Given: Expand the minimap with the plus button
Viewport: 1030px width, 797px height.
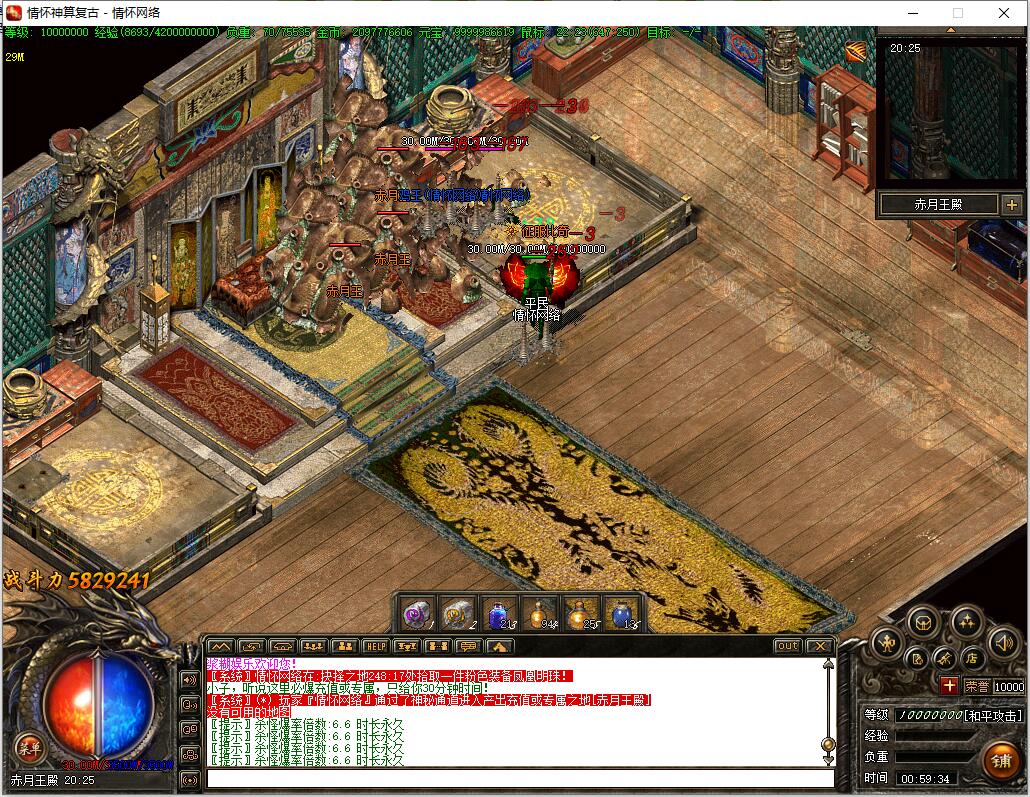Looking at the screenshot, I should (x=1010, y=205).
